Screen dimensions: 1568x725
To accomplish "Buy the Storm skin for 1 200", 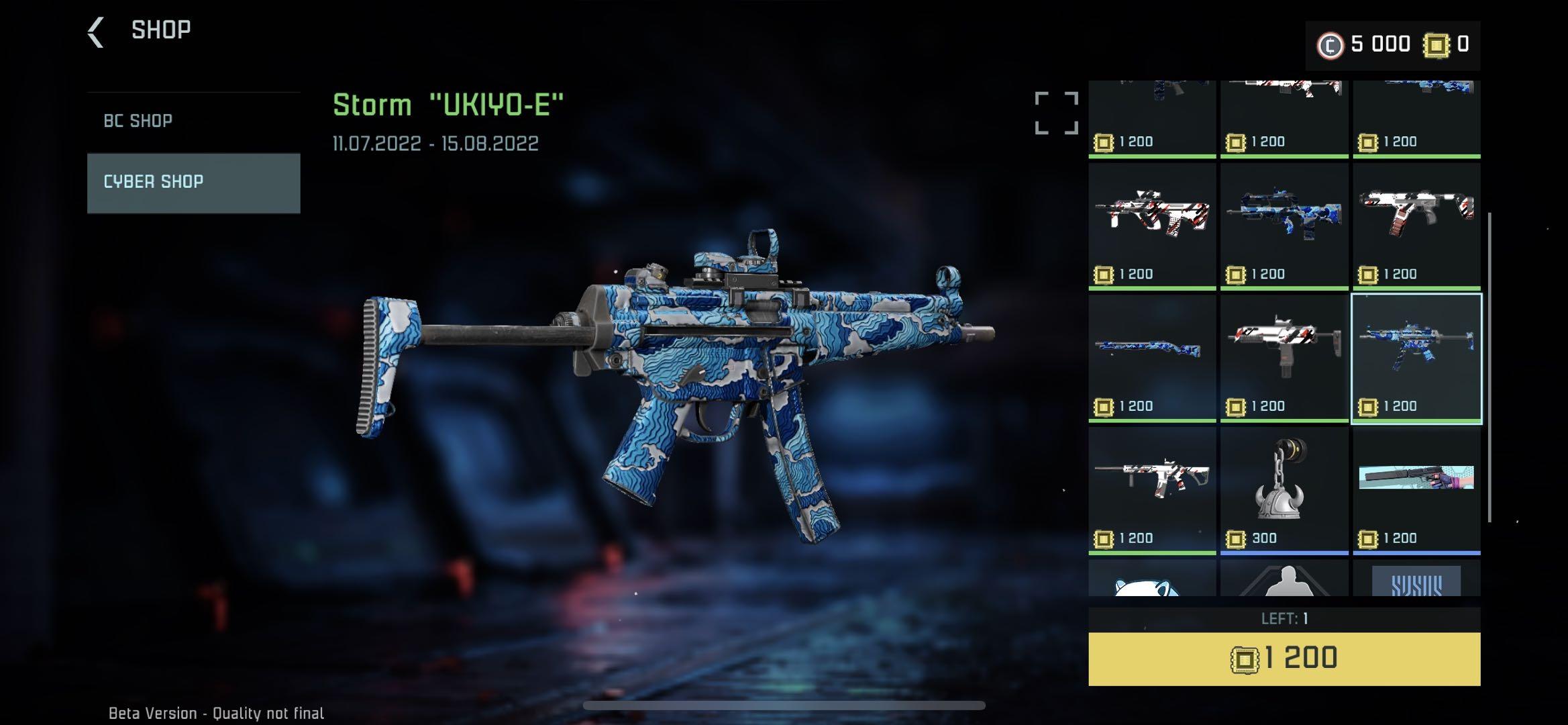I will (1284, 659).
